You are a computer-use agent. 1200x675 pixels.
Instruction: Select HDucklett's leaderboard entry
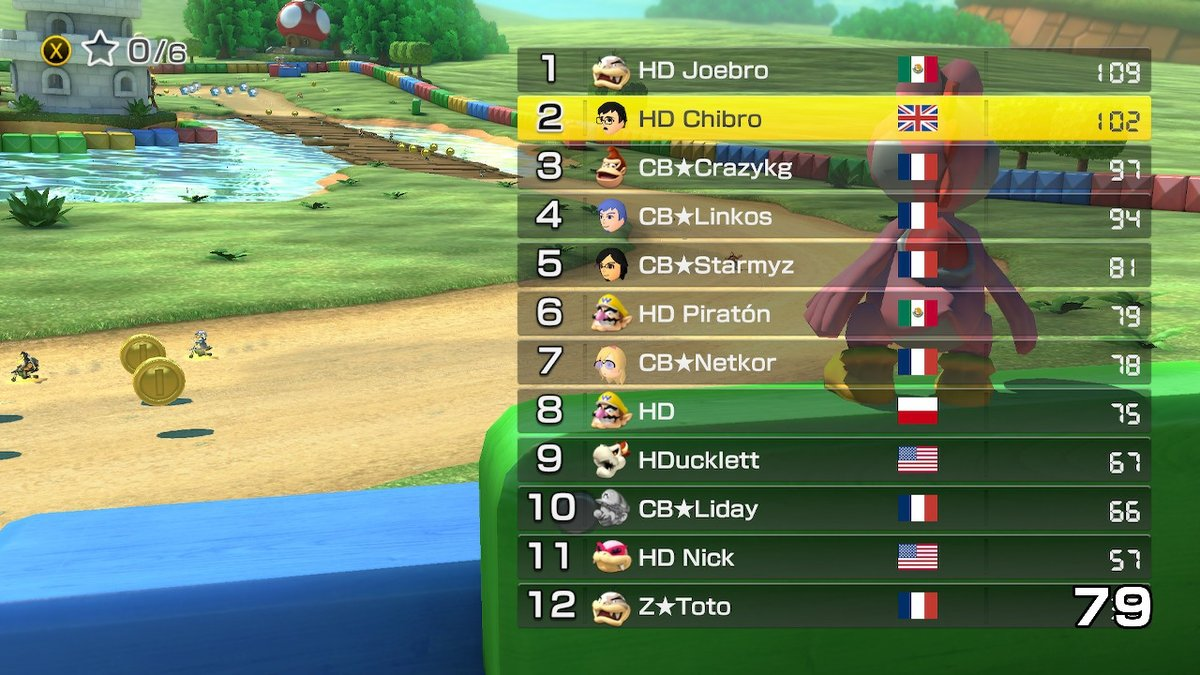coord(833,460)
